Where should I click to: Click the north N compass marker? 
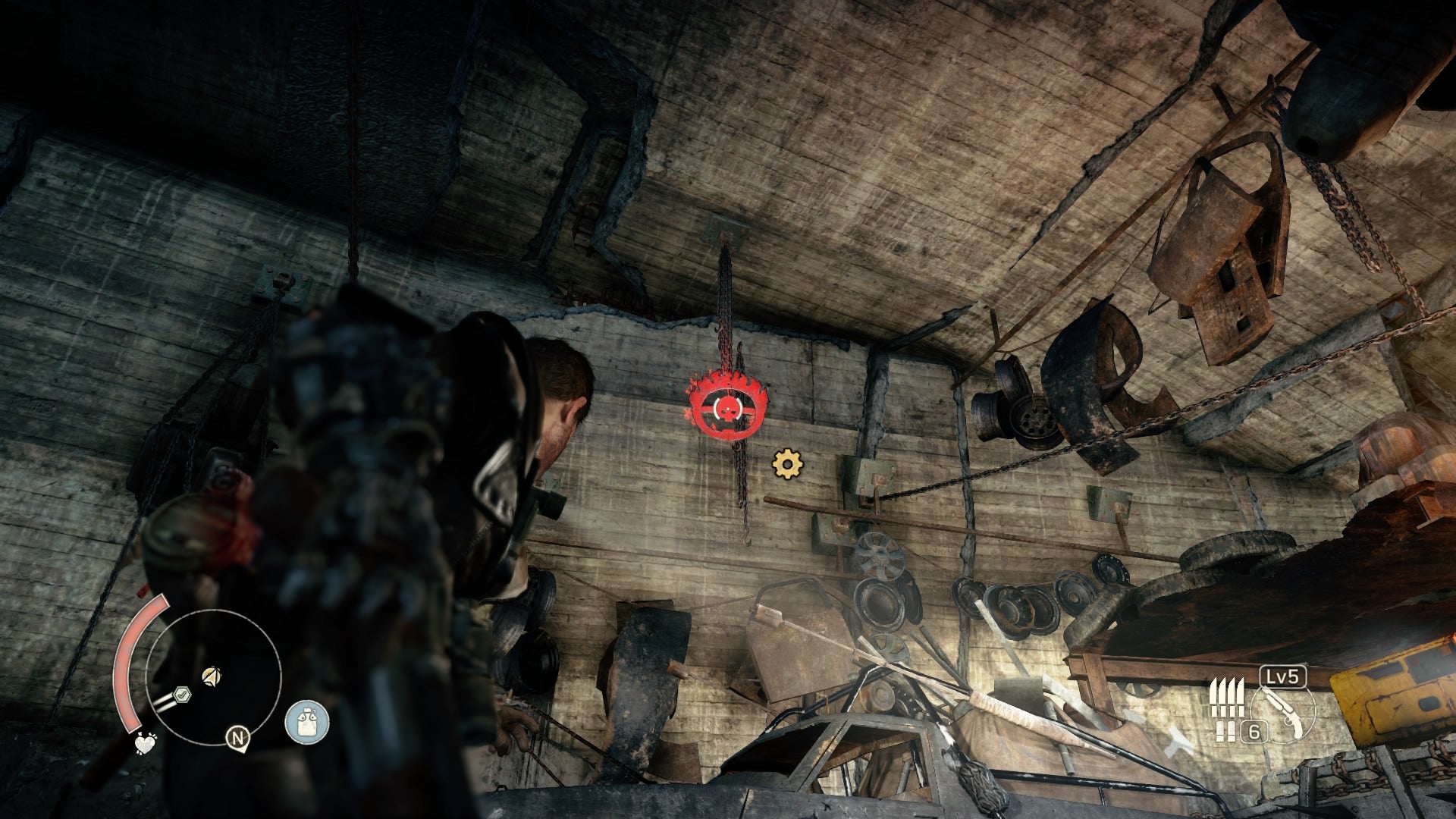pos(238,737)
